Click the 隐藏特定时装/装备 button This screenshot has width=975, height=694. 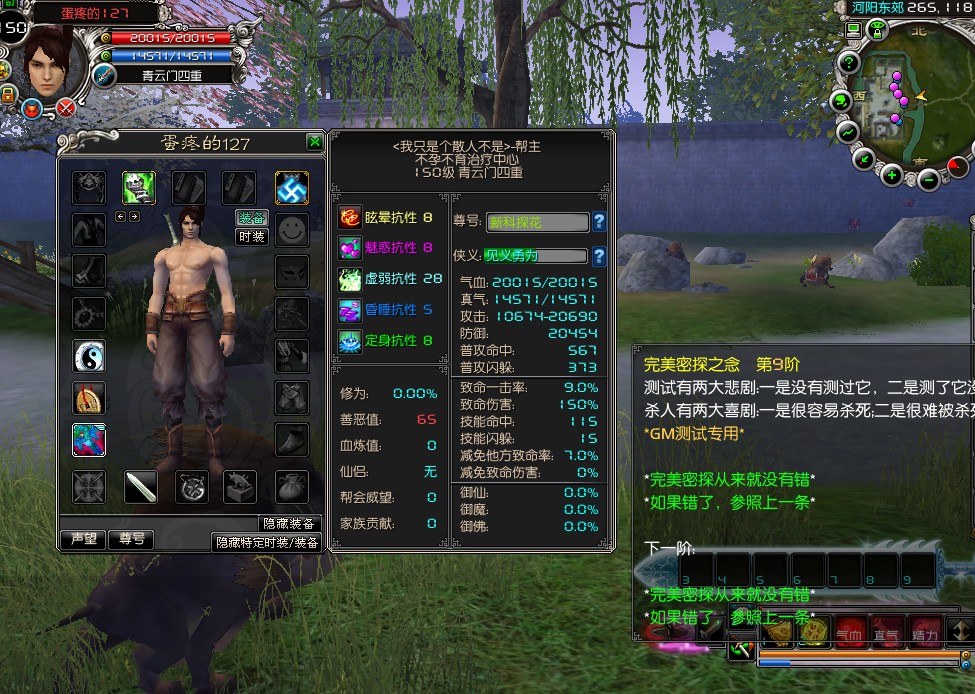(267, 542)
